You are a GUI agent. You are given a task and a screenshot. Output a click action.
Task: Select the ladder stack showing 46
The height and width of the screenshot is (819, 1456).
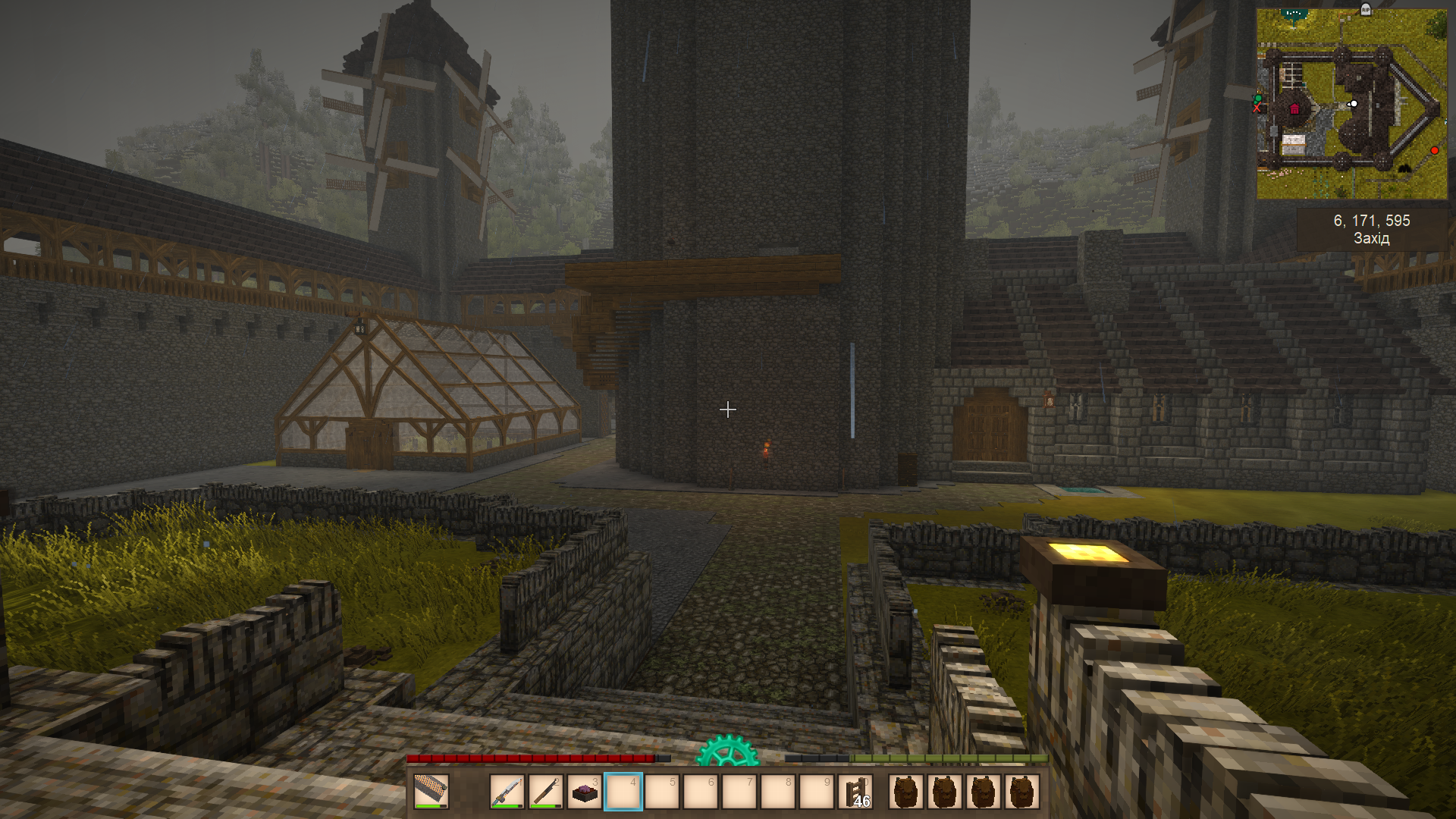(x=855, y=792)
